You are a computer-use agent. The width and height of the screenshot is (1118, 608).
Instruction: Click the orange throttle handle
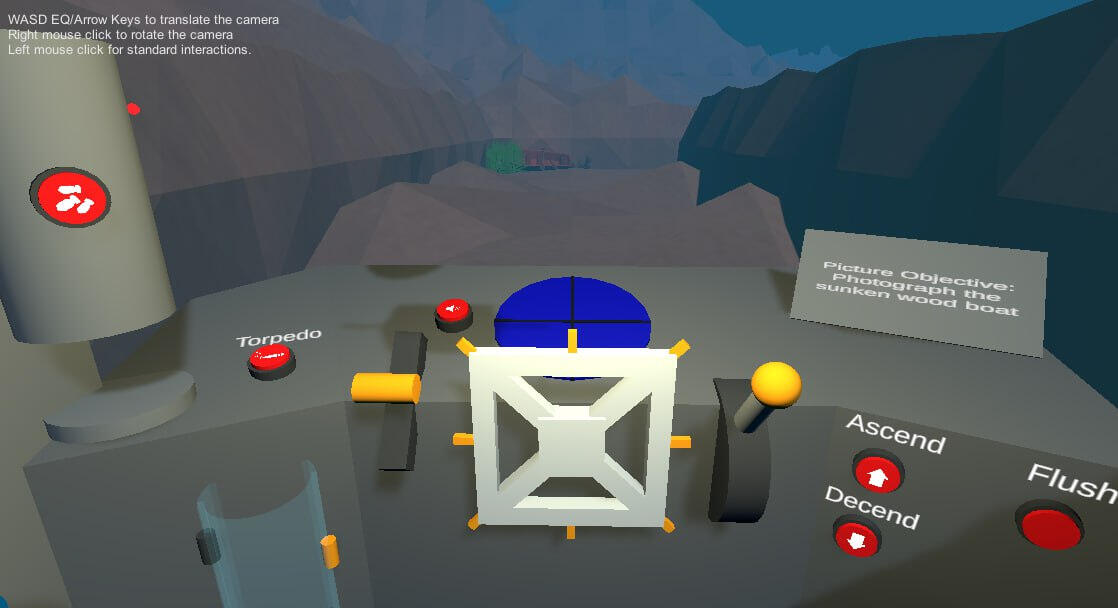(385, 388)
